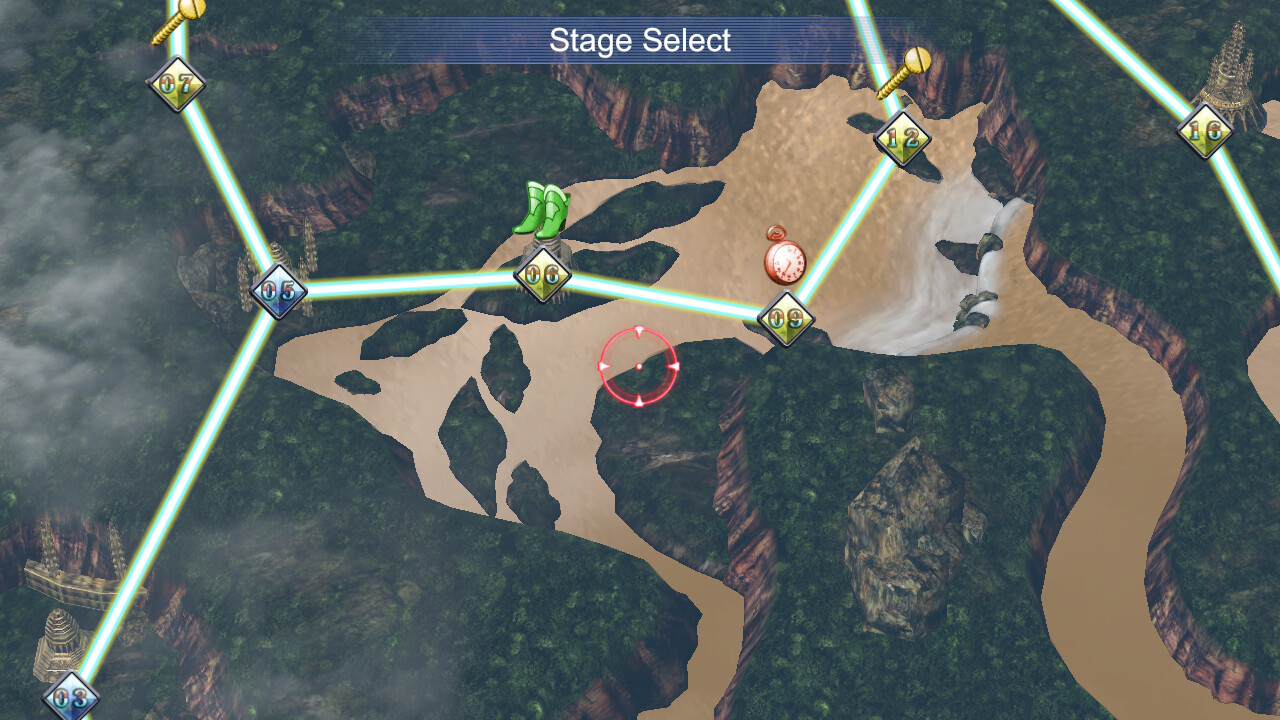Click the Stage Select title banner
Screen dimensions: 1280x720
point(640,43)
